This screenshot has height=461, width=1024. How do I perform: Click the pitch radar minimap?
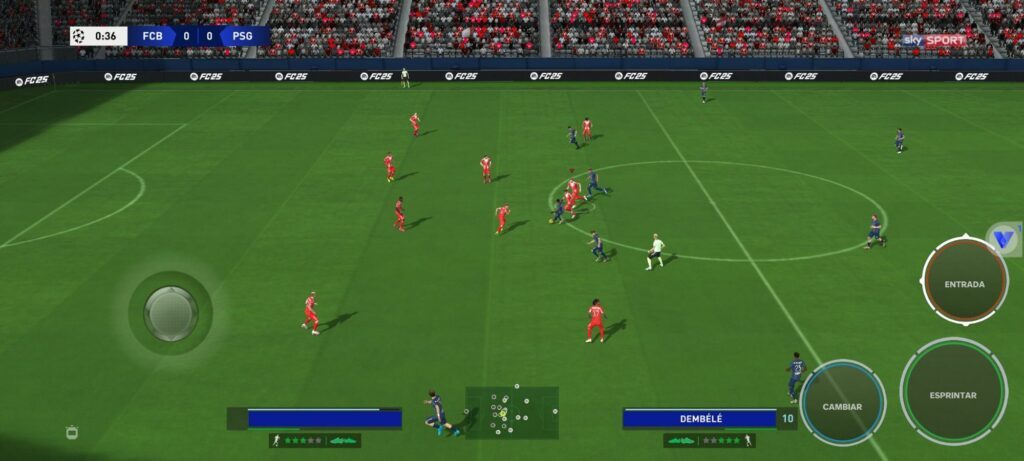click(x=511, y=411)
